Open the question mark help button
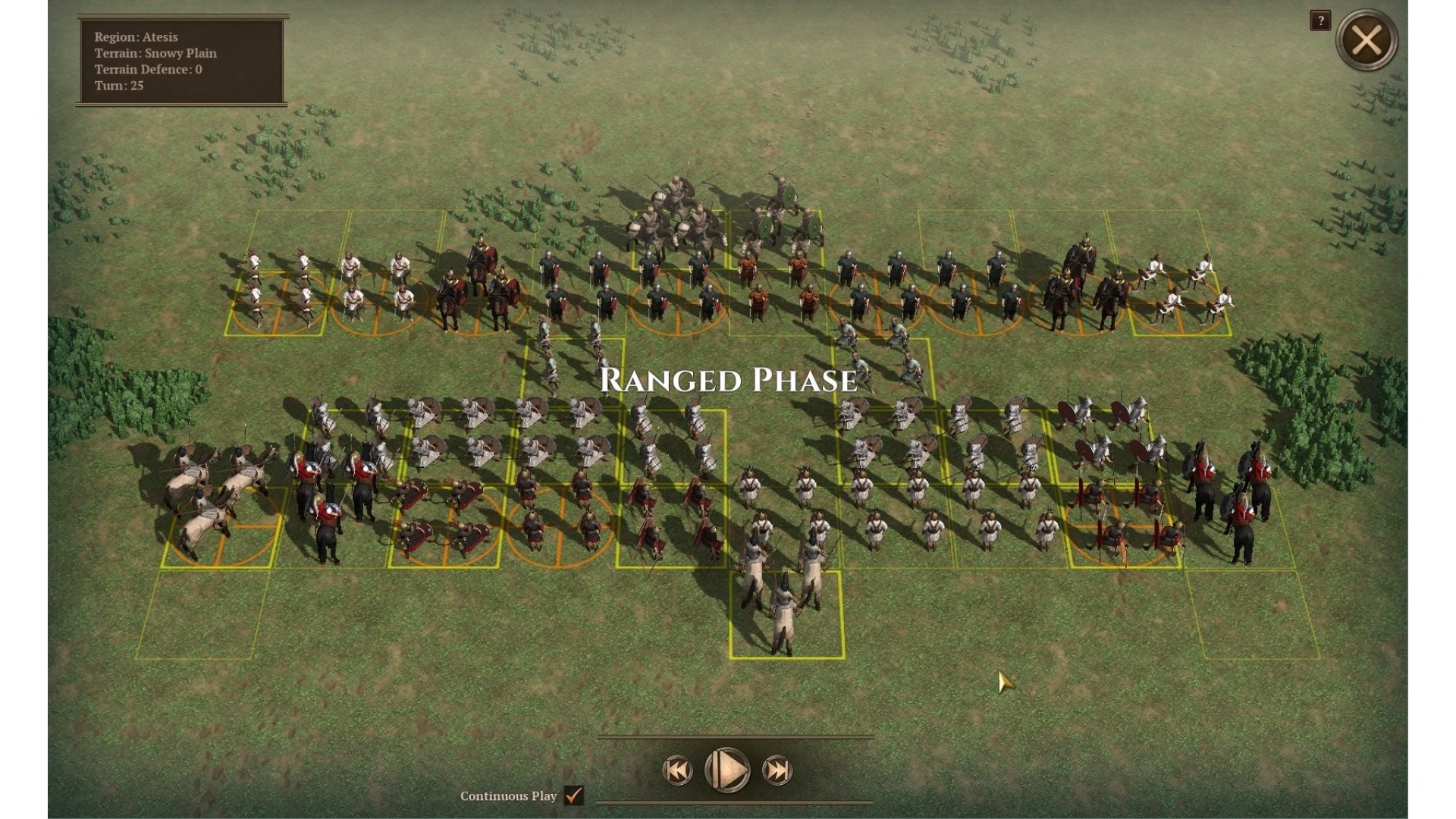This screenshot has height=819, width=1456. [1319, 20]
